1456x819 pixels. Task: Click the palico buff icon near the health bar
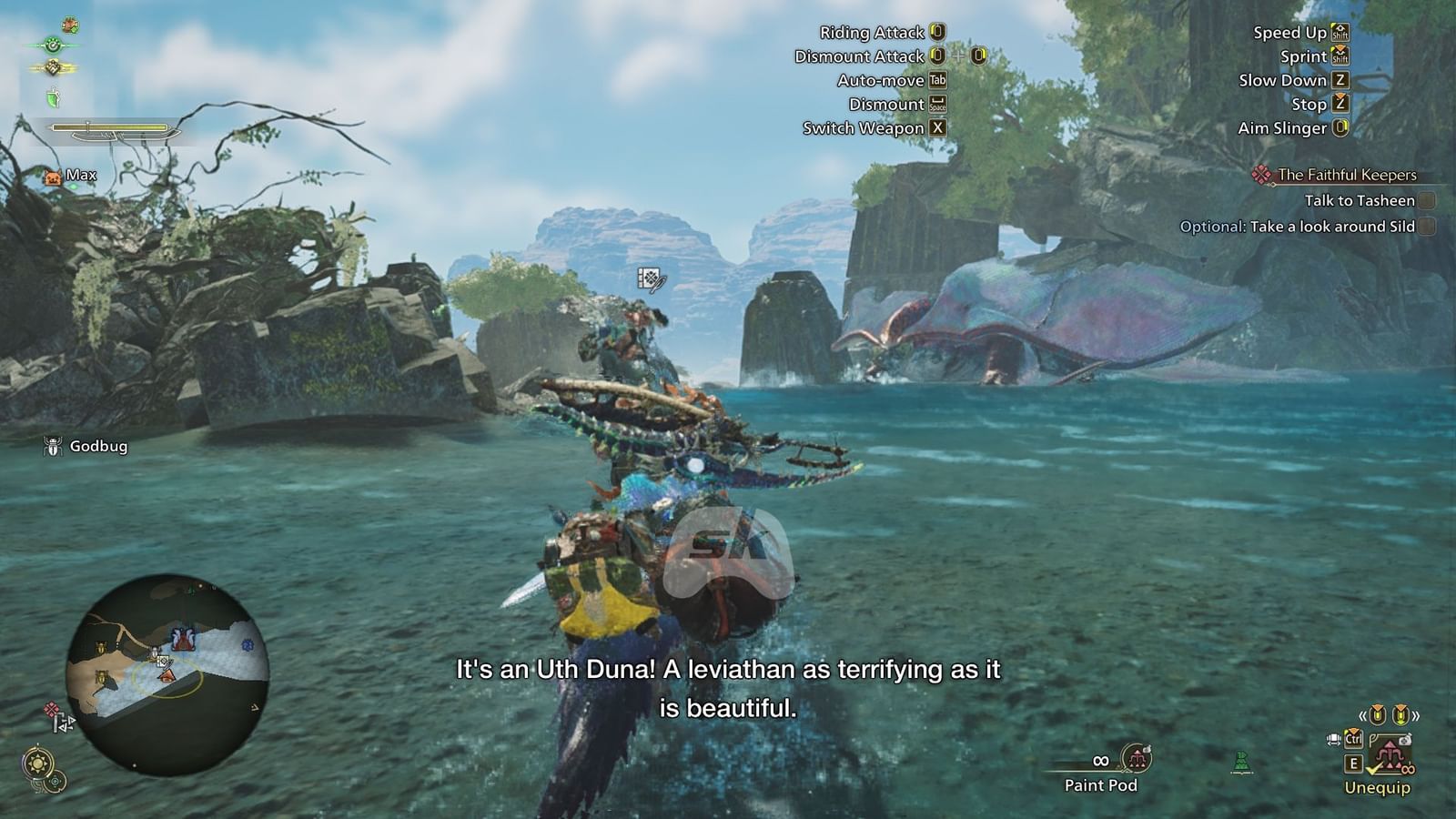(70, 25)
